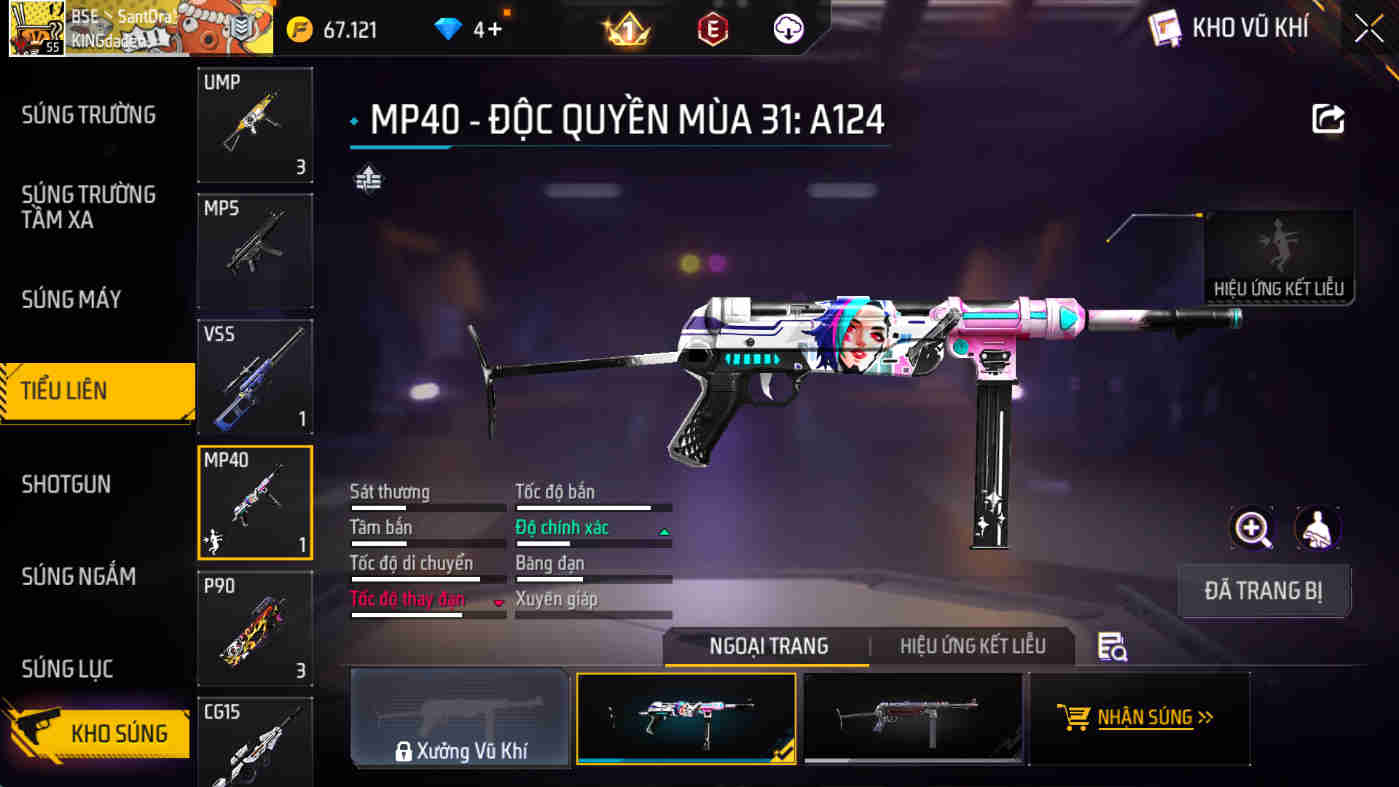Viewport: 1399px width, 787px height.
Task: Zoom in on the weapon preview
Action: 1252,528
